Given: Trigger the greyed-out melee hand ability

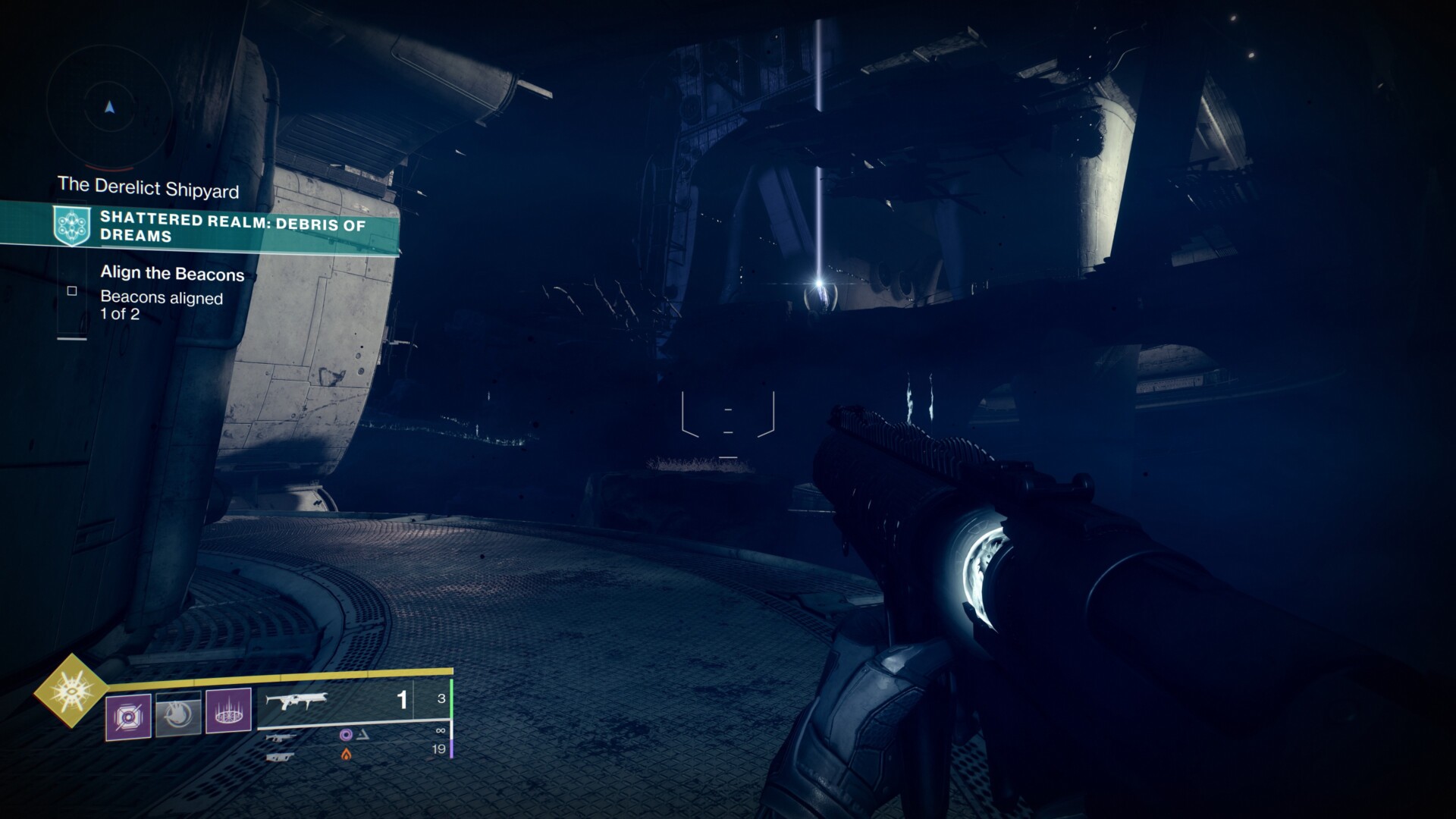Looking at the screenshot, I should click(x=178, y=714).
